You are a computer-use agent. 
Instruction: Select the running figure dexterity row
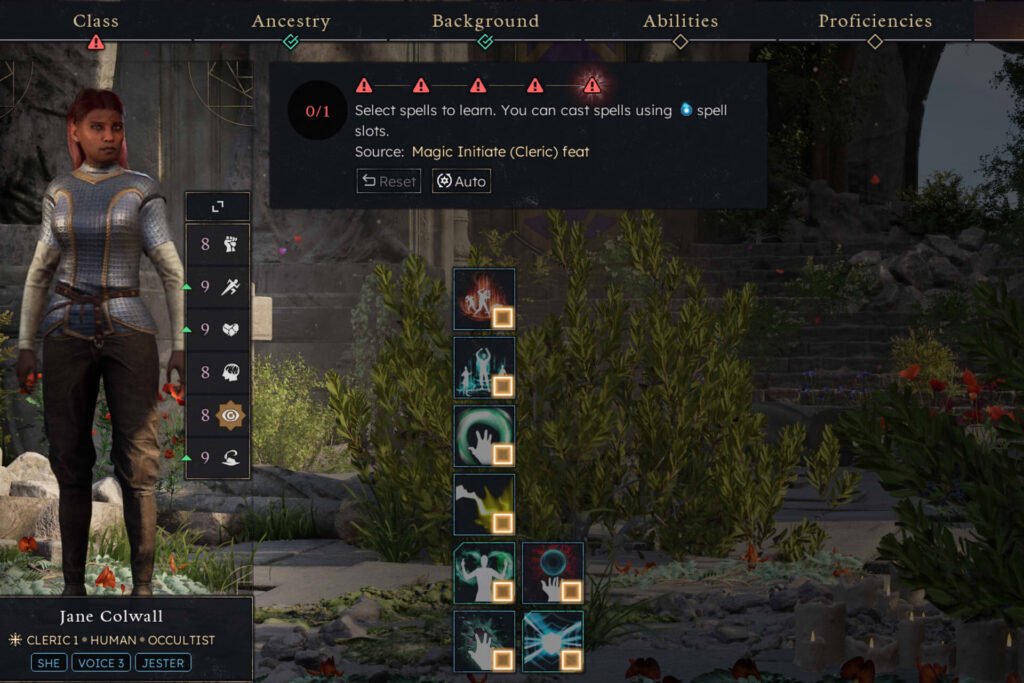[x=217, y=286]
